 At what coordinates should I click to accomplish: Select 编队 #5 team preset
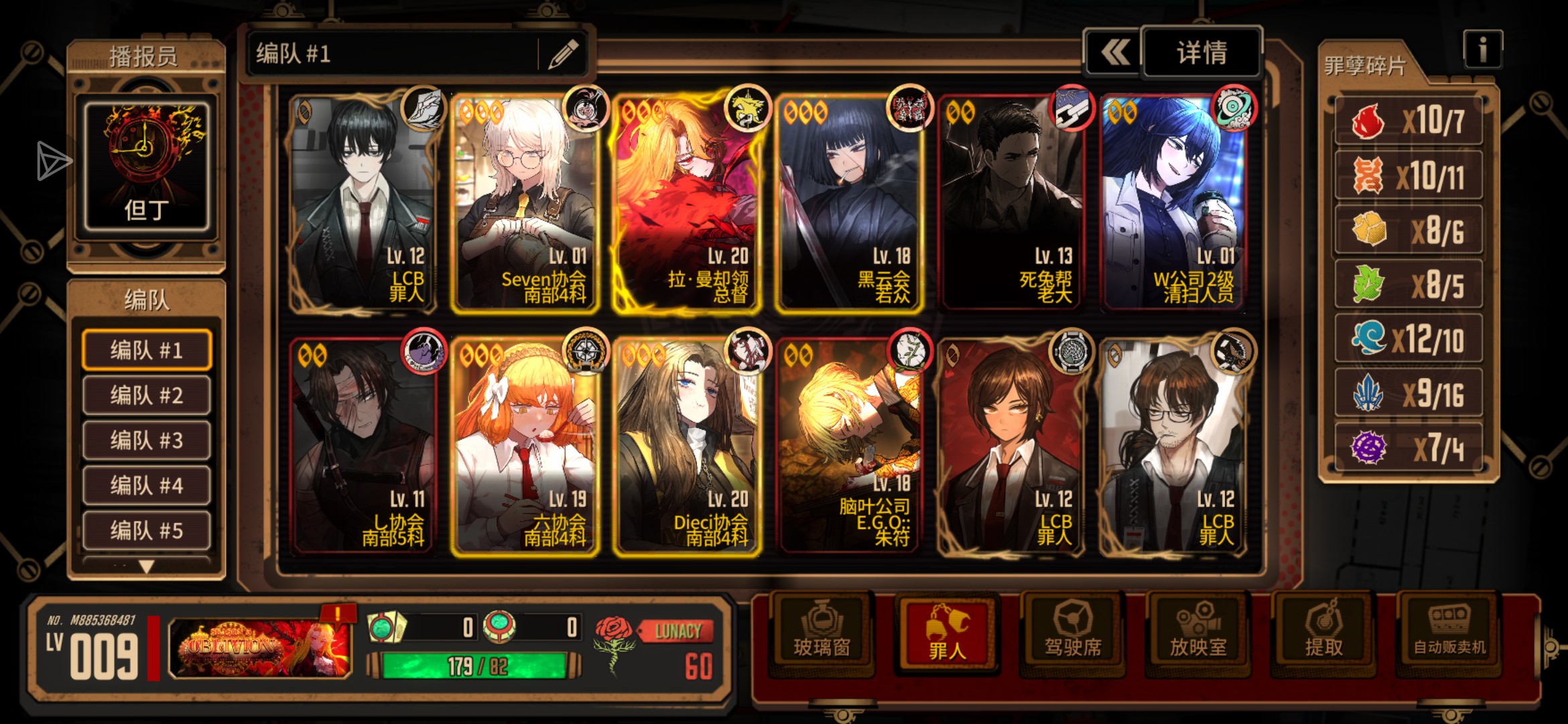pos(146,530)
